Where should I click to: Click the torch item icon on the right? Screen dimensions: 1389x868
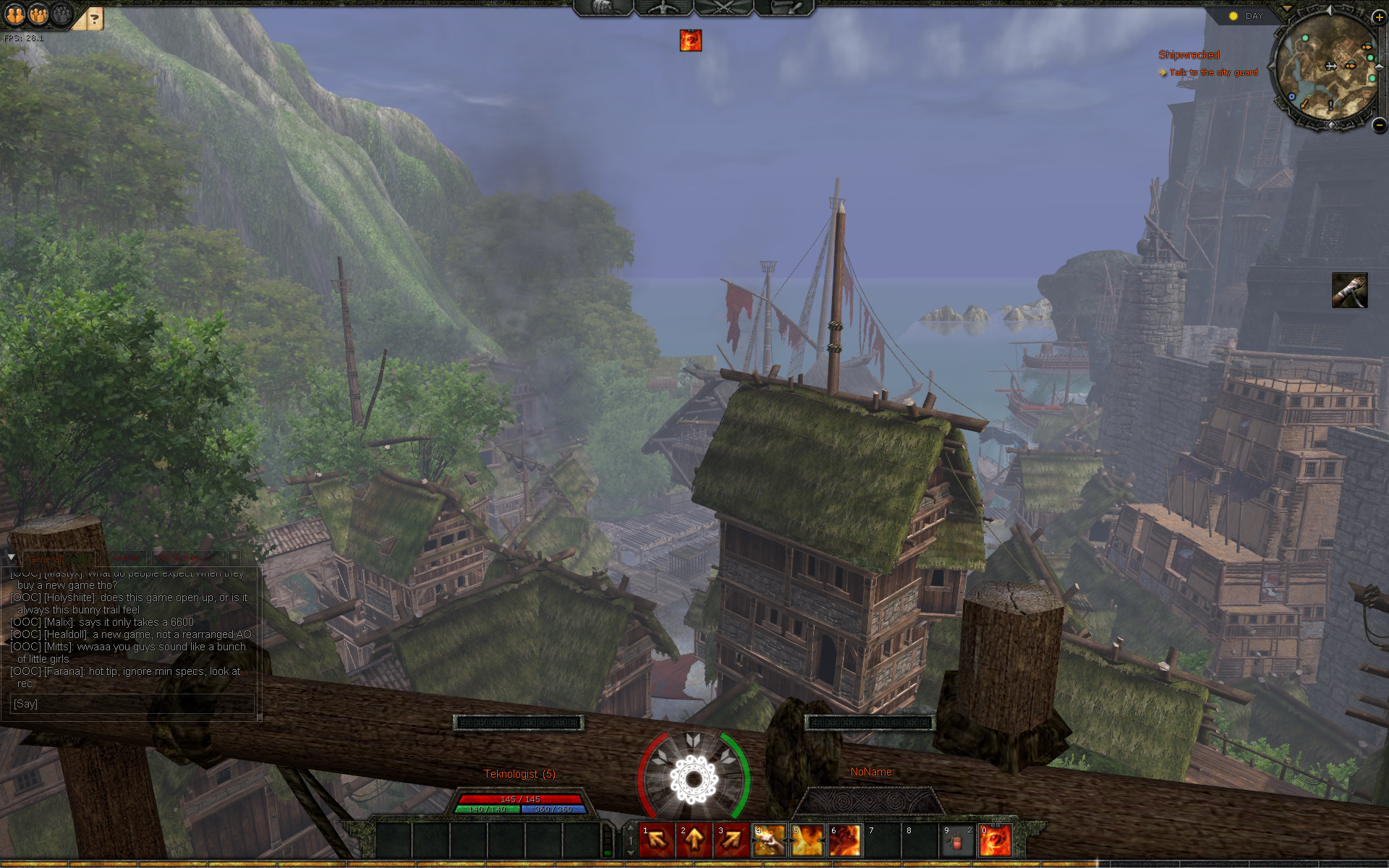(1349, 290)
